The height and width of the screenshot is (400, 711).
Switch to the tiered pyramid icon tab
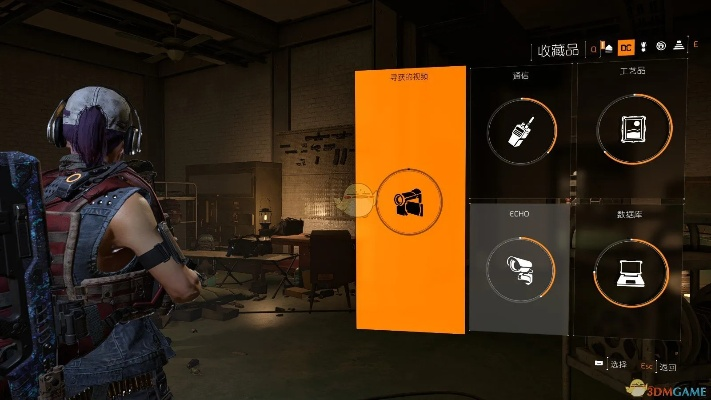tap(678, 47)
